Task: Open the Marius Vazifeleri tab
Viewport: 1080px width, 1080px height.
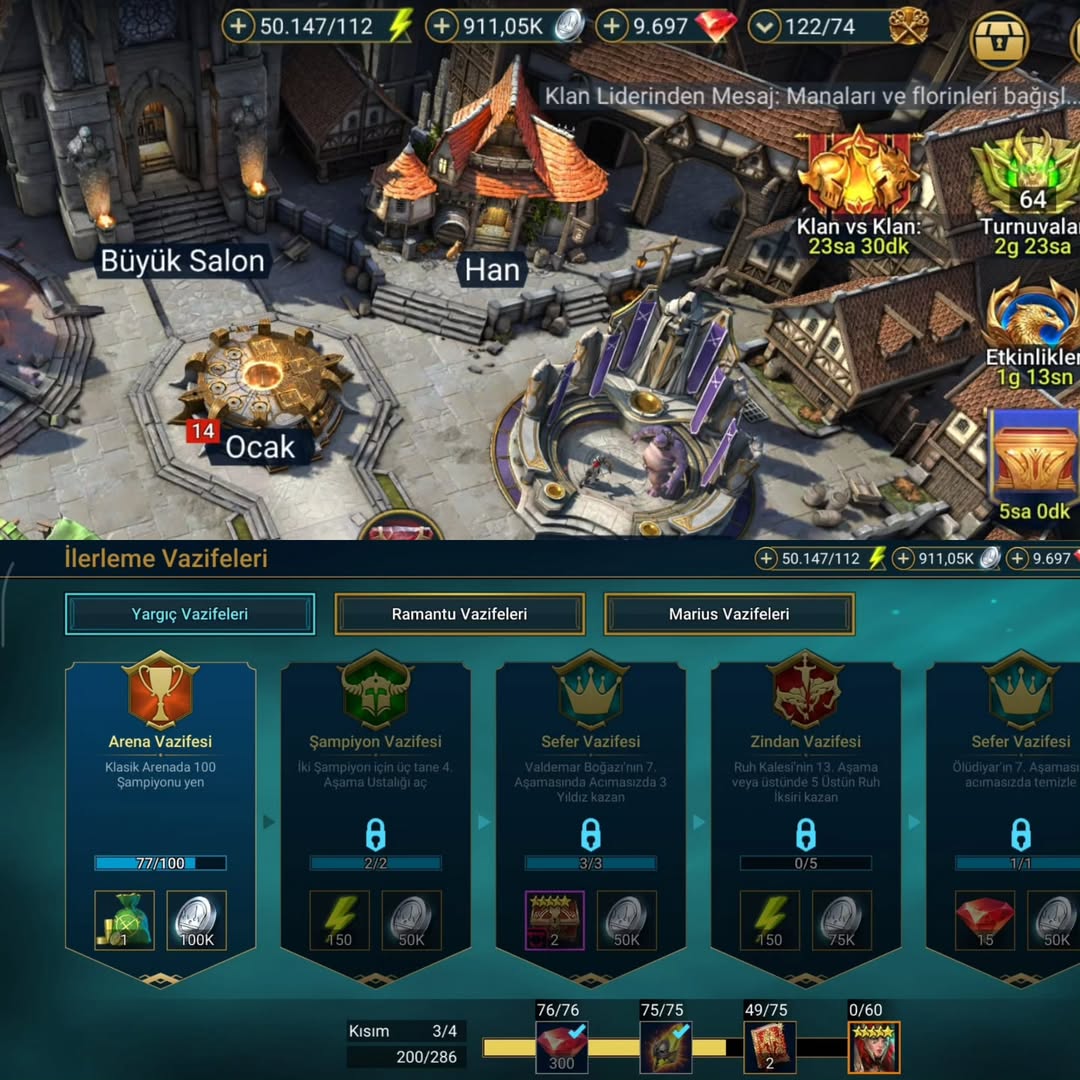Action: coord(729,614)
